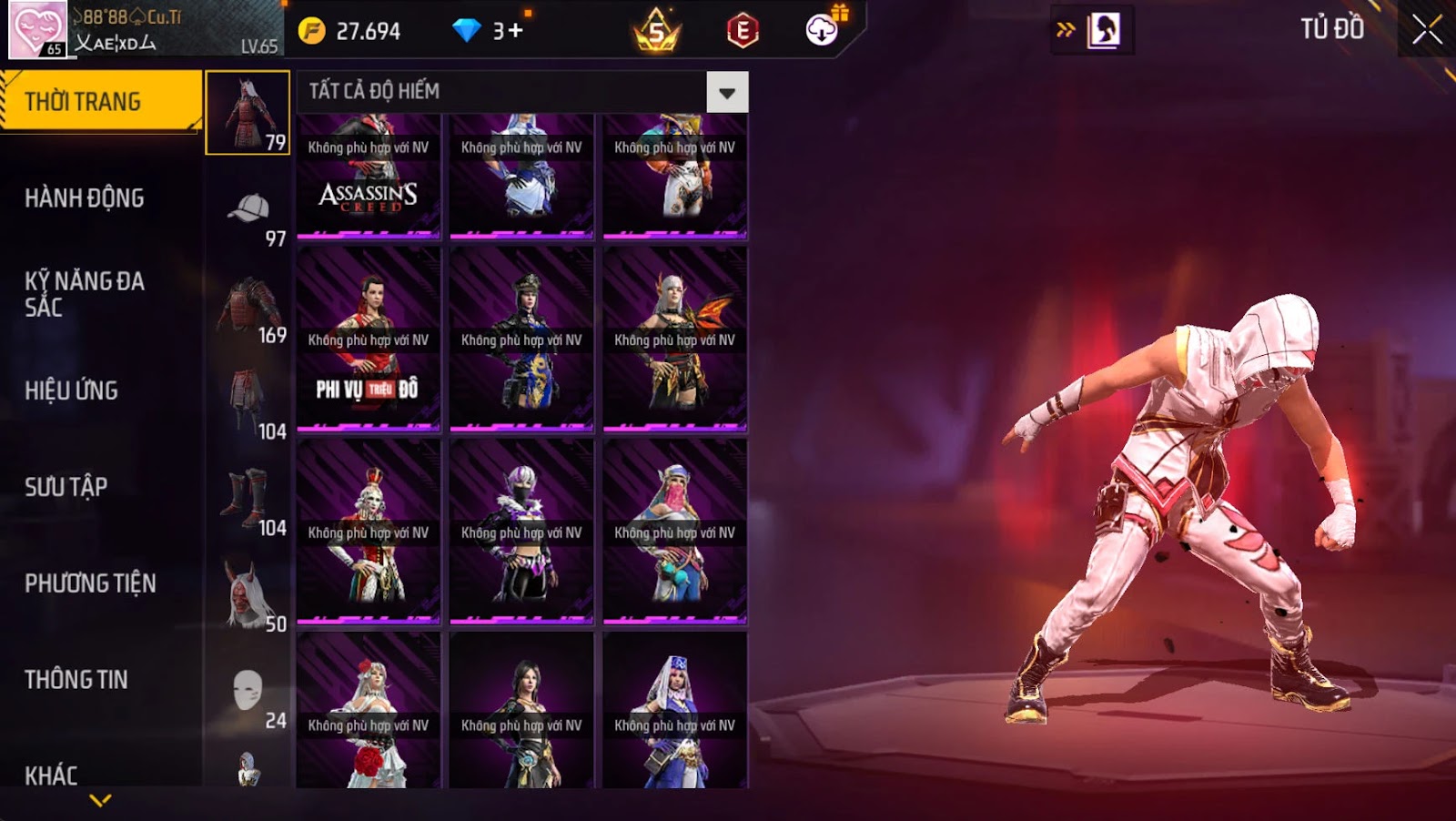The image size is (1456, 821).
Task: Expand the character portrait panel arrow
Action: tap(1065, 30)
